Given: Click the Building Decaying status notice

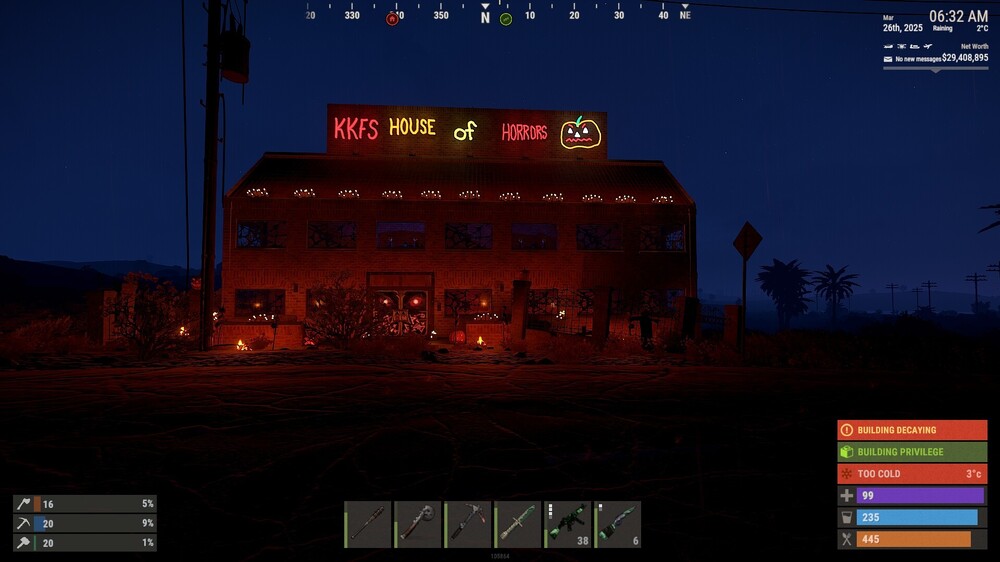Looking at the screenshot, I should tap(912, 430).
